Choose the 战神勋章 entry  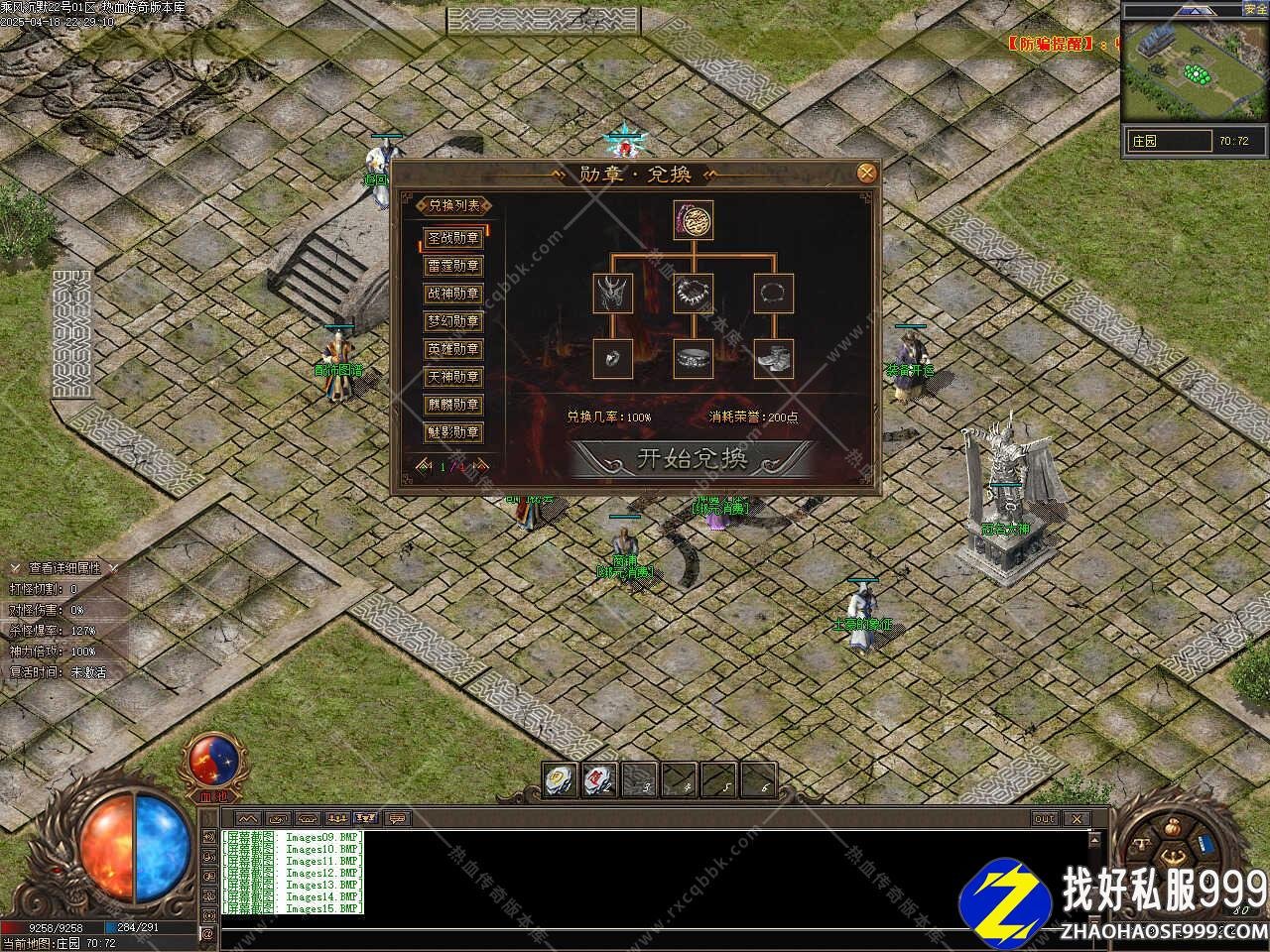[x=453, y=294]
